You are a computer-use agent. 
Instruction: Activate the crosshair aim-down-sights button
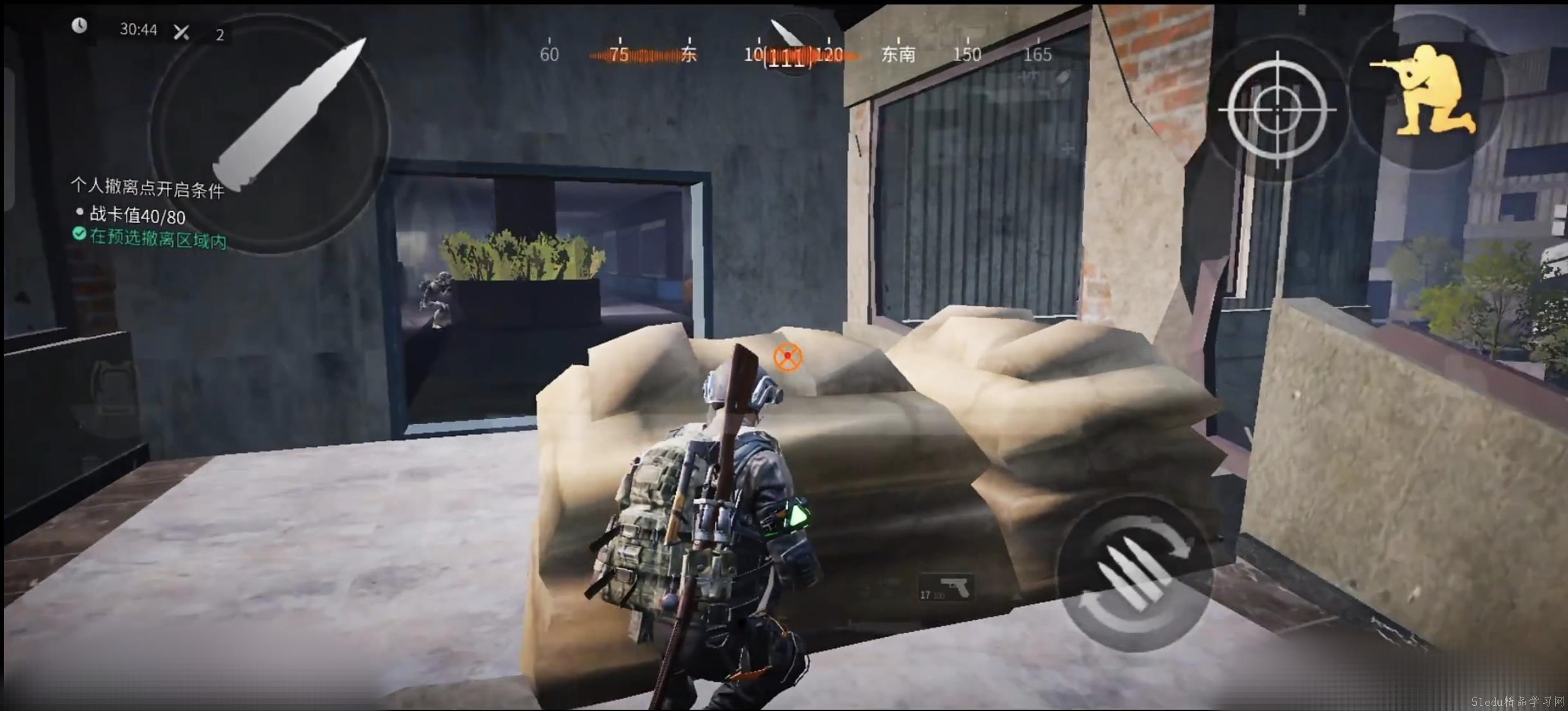tap(1278, 109)
